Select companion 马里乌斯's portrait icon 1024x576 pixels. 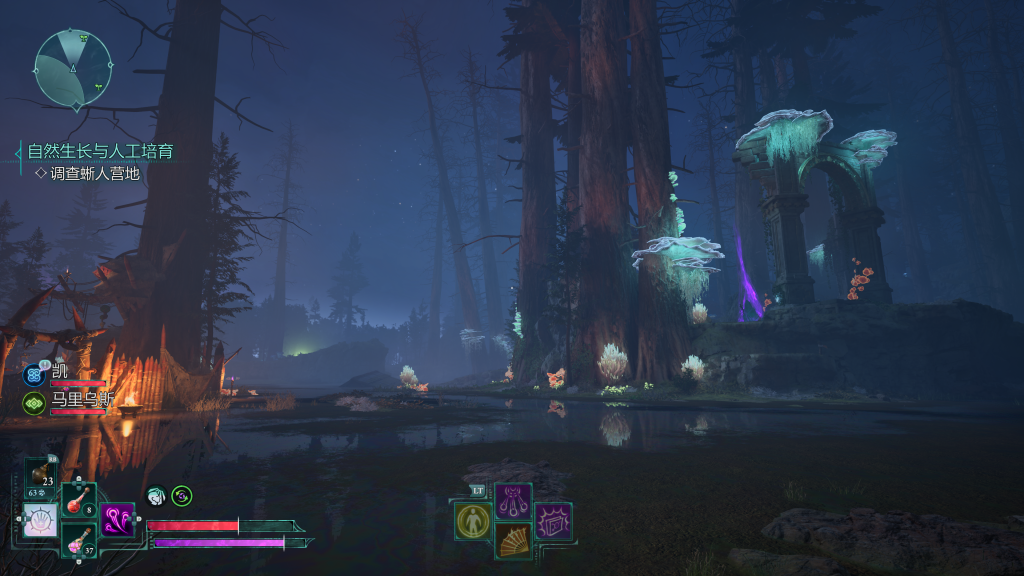[x=33, y=403]
